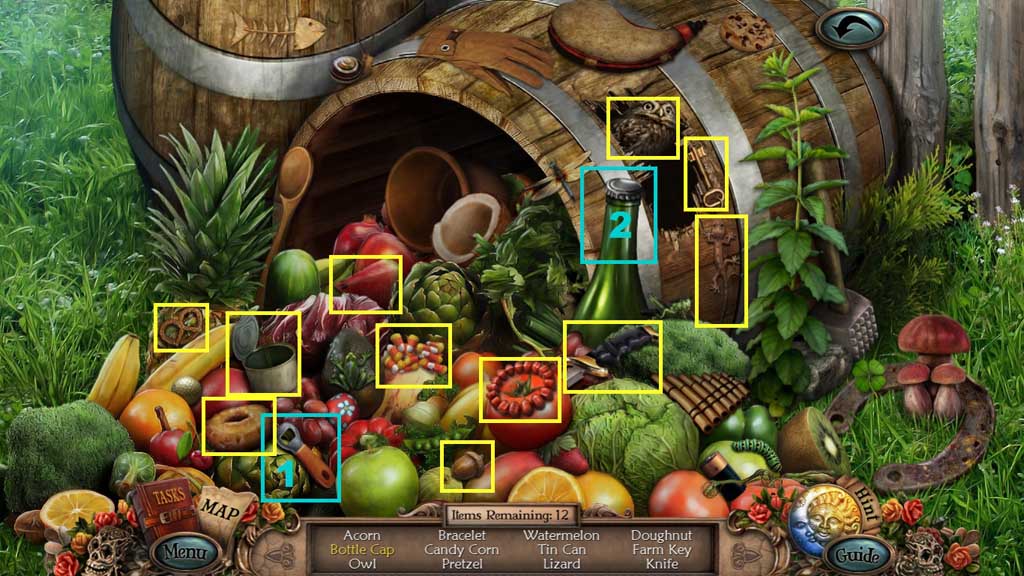
Task: Open the Guide button
Action: pos(857,554)
